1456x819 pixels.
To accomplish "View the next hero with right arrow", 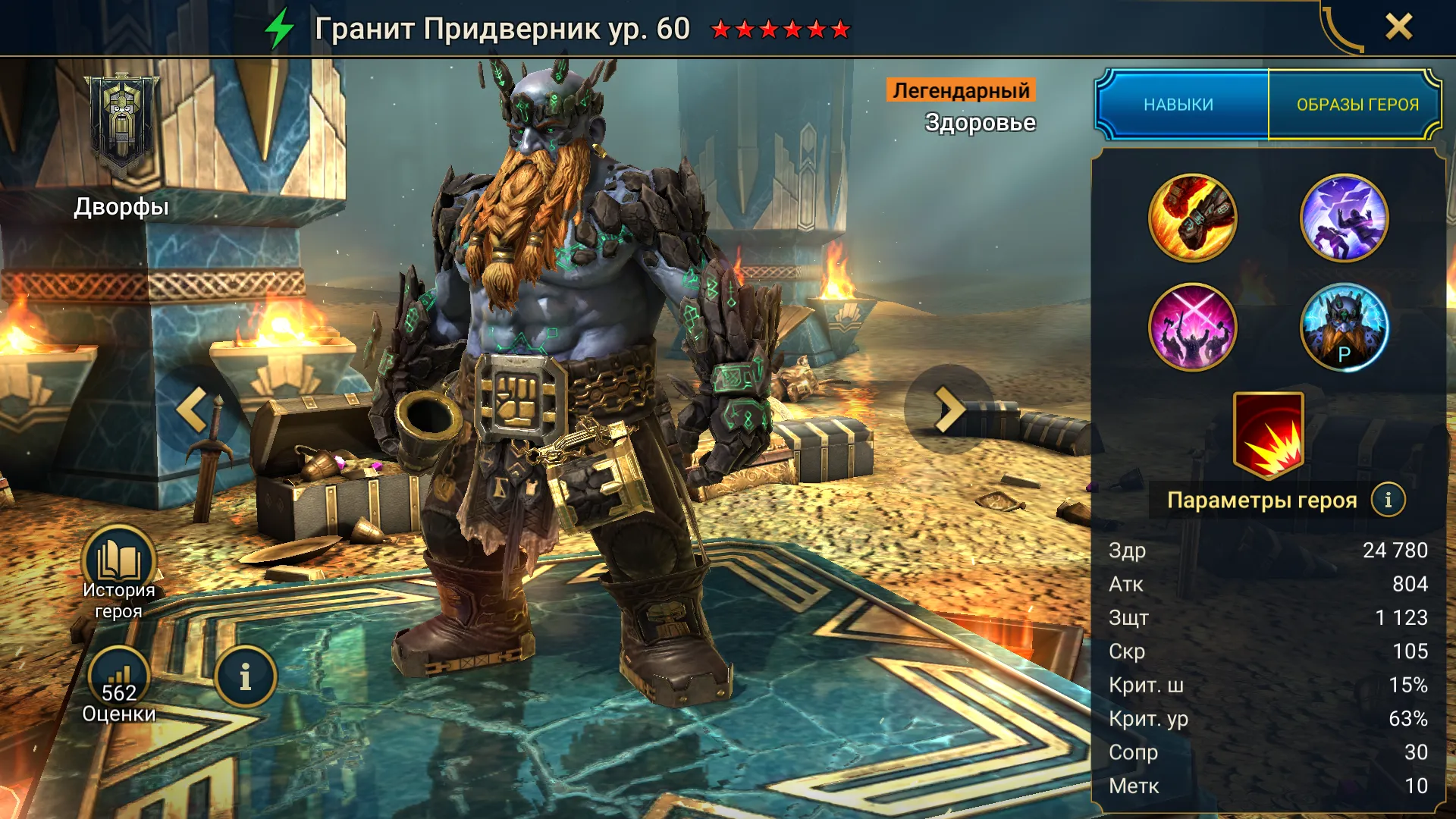I will 948,409.
